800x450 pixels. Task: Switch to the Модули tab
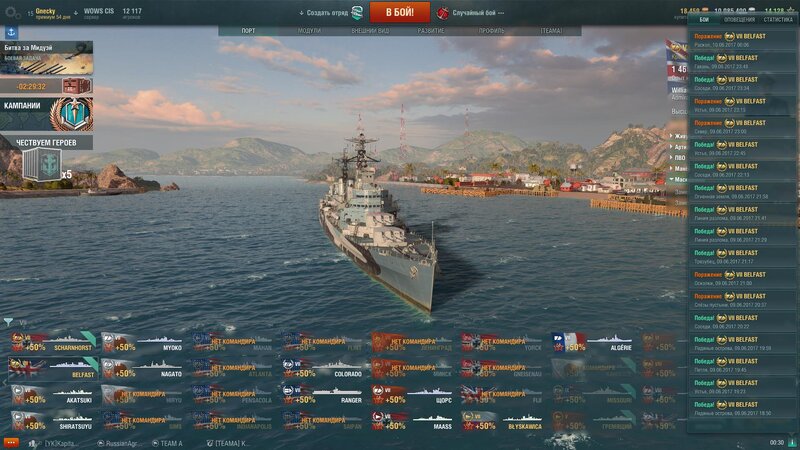coord(309,31)
